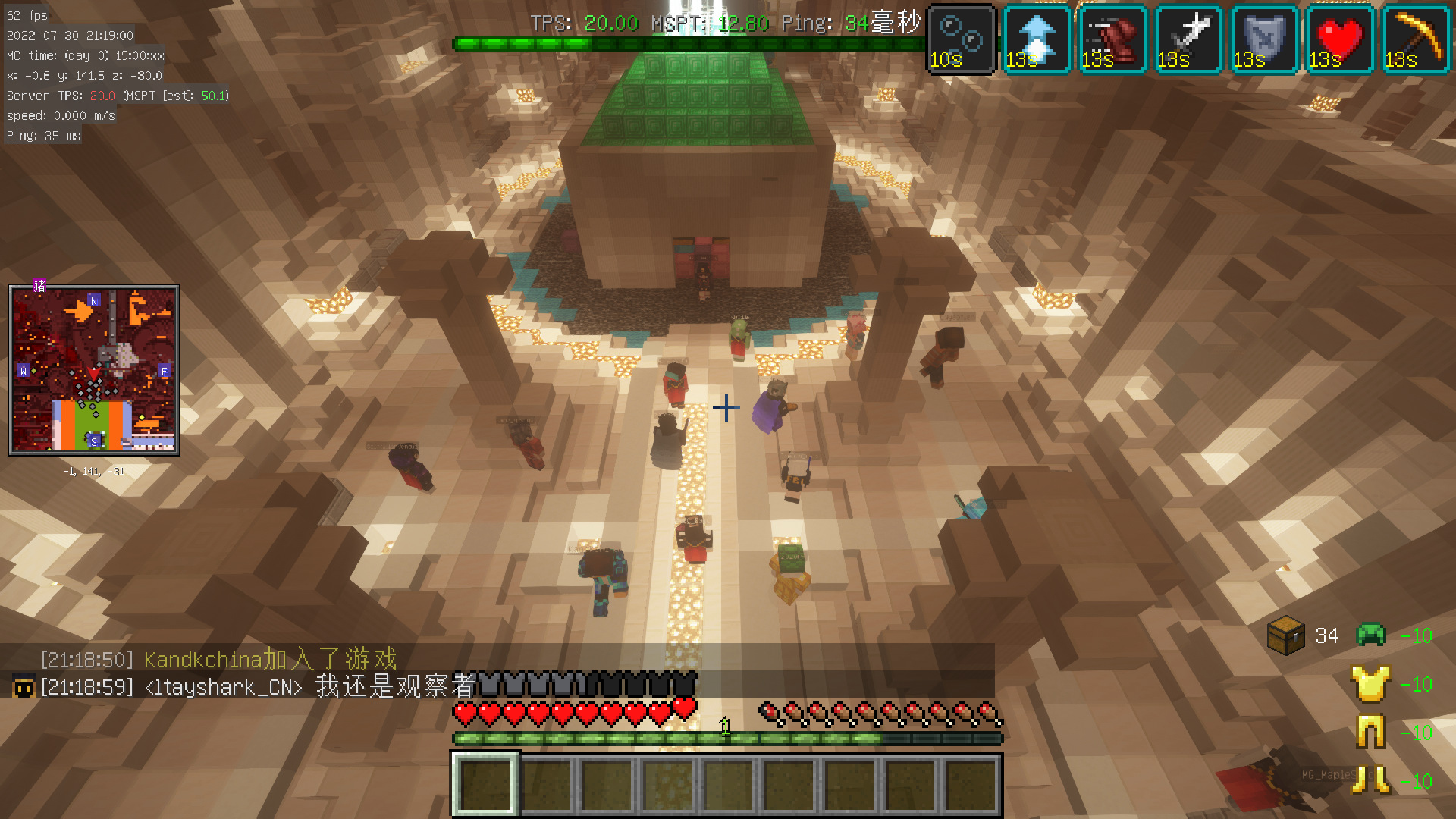
Task: Click the Kandkchina join message in chat
Action: pos(218,659)
